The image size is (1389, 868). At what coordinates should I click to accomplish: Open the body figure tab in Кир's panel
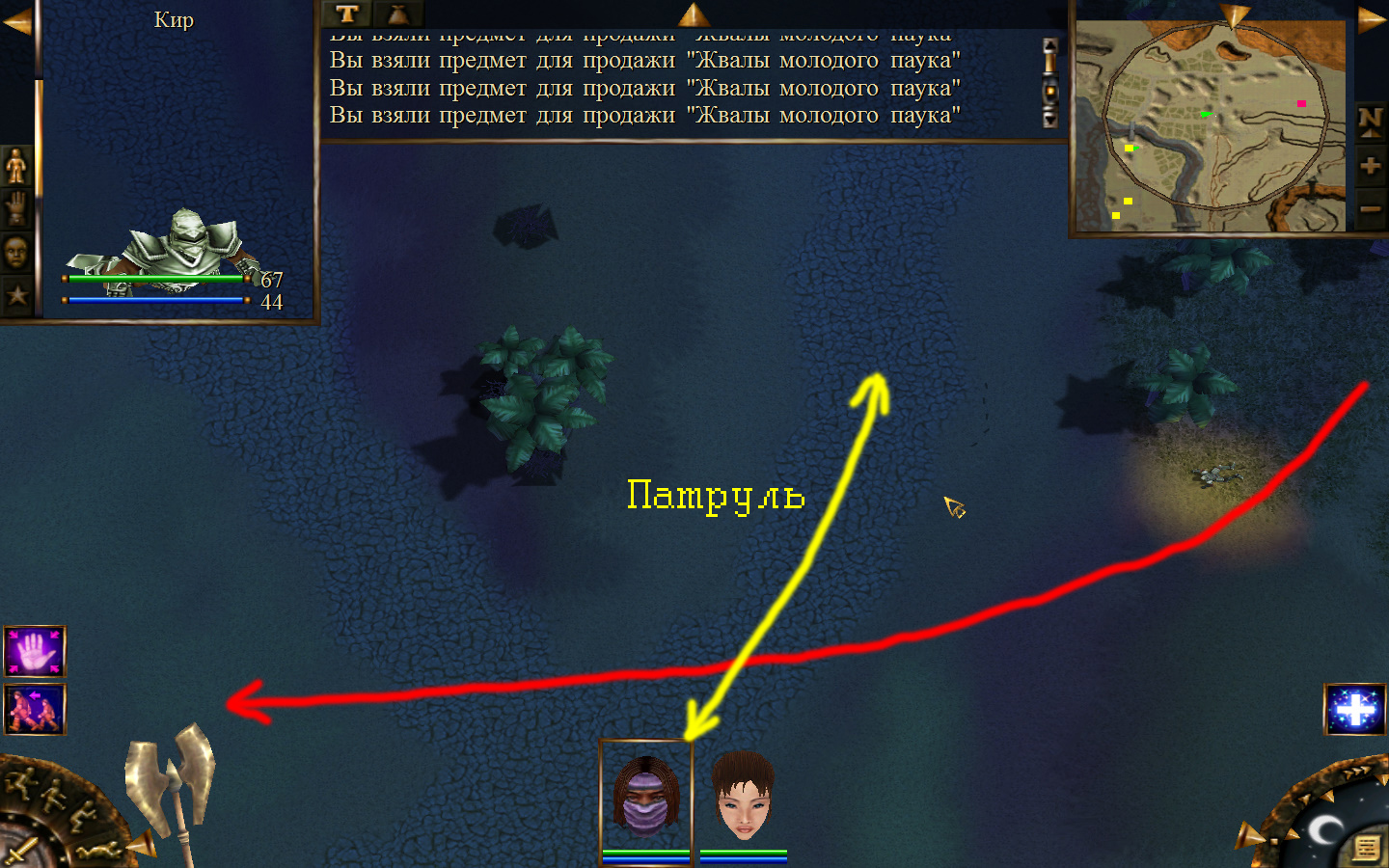pyautogui.click(x=16, y=166)
